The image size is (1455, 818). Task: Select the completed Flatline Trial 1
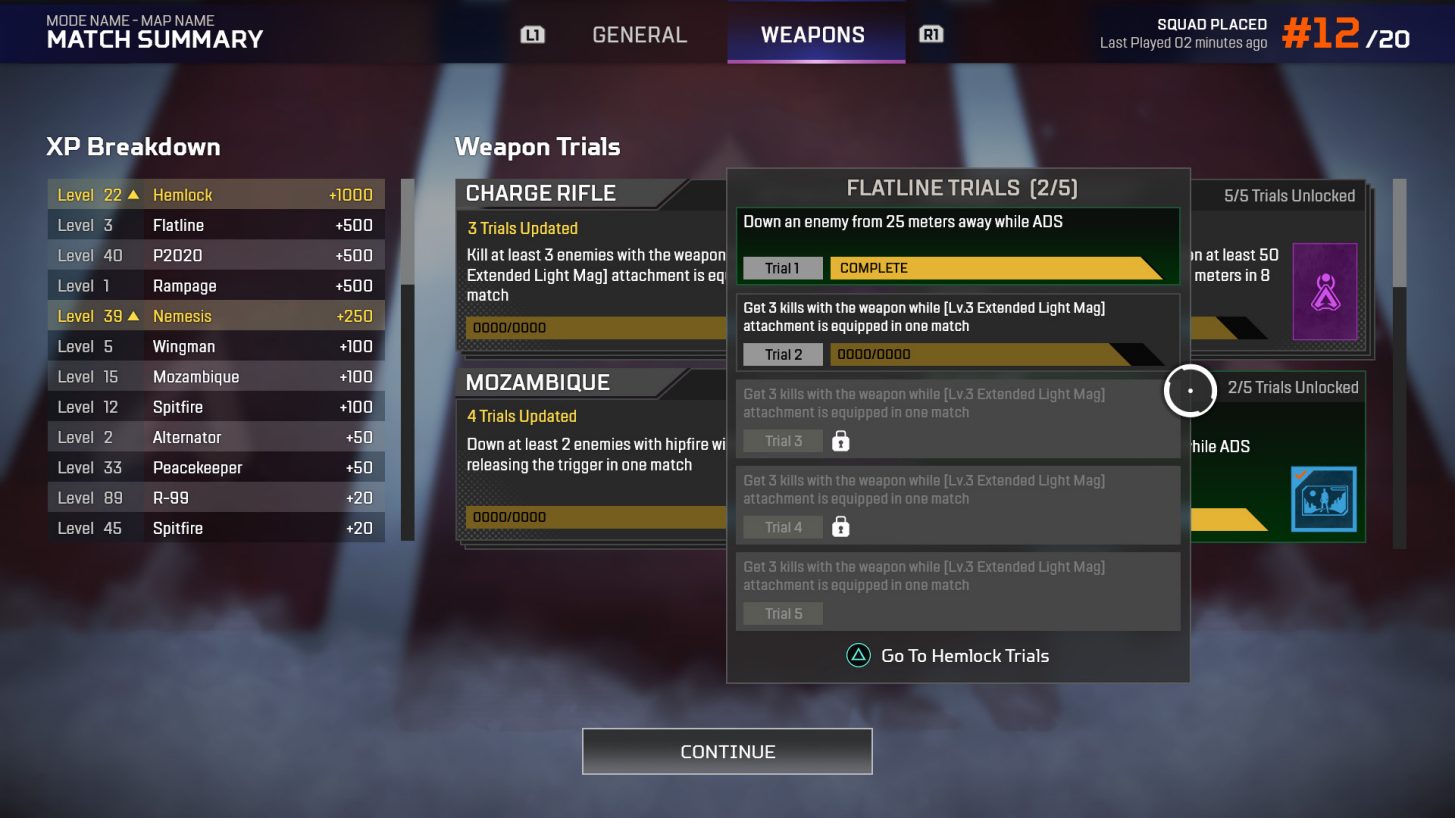(957, 246)
